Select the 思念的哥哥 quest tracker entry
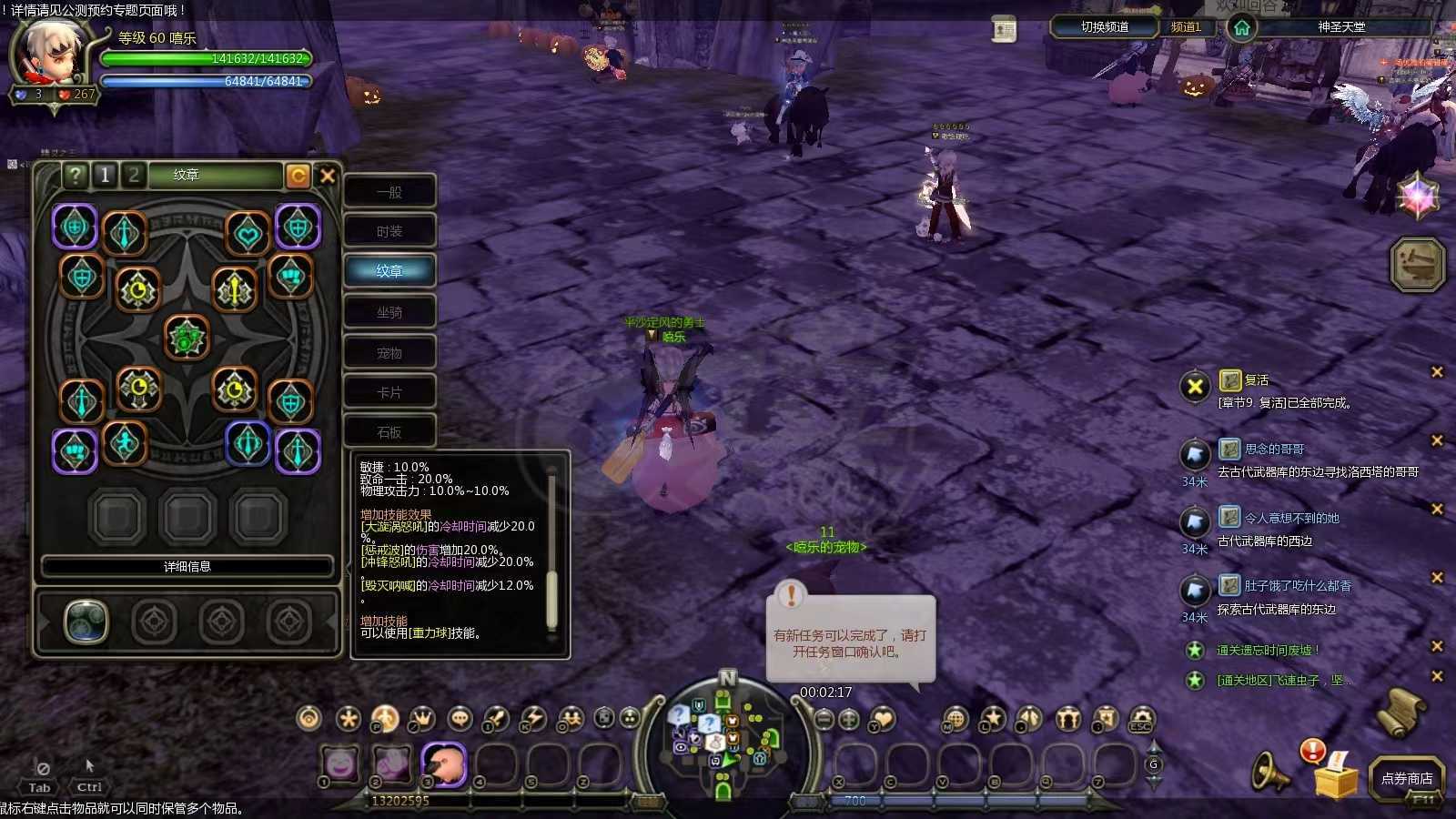Screen dimensions: 1456x819 1274,450
